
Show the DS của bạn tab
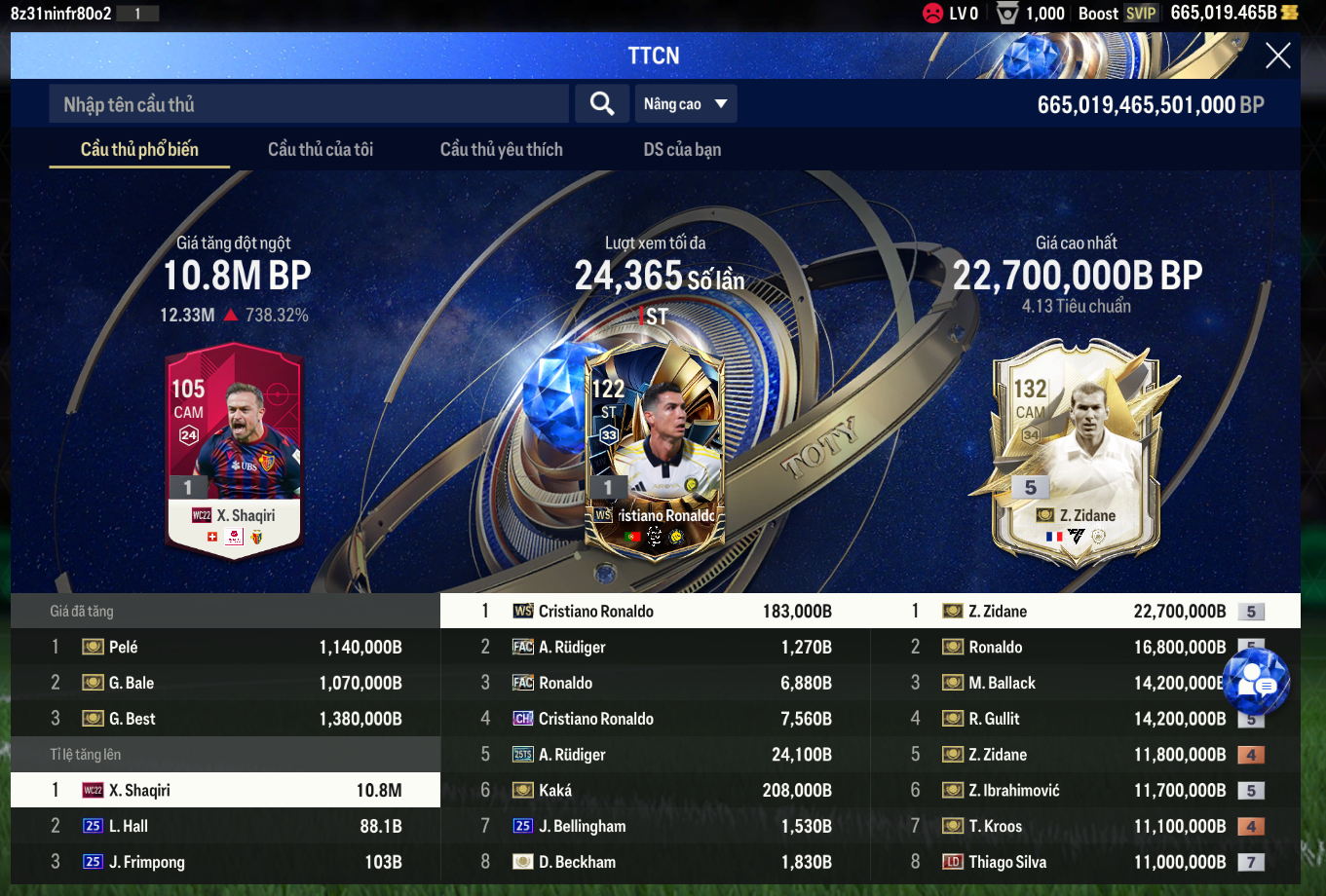coord(682,149)
